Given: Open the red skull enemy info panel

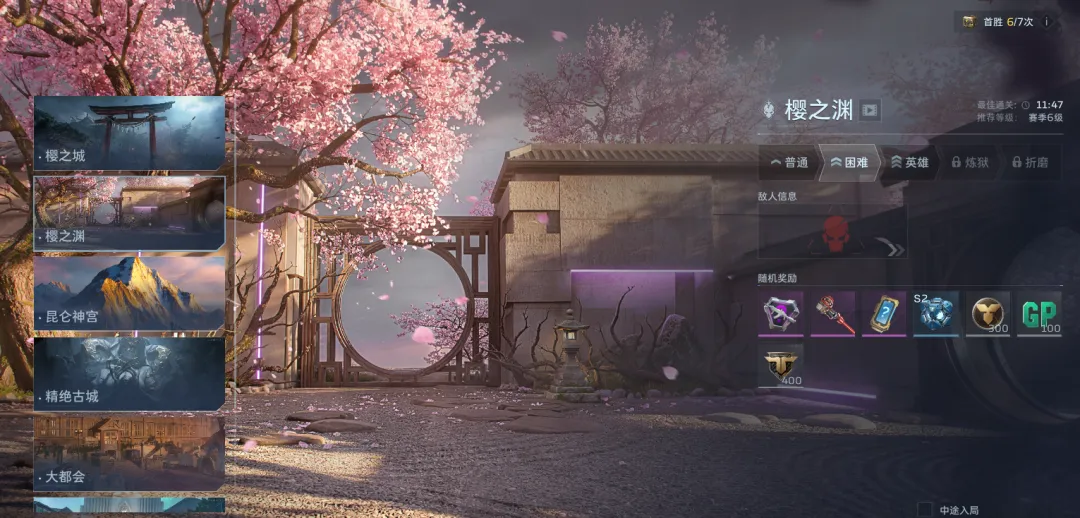Looking at the screenshot, I should (832, 233).
